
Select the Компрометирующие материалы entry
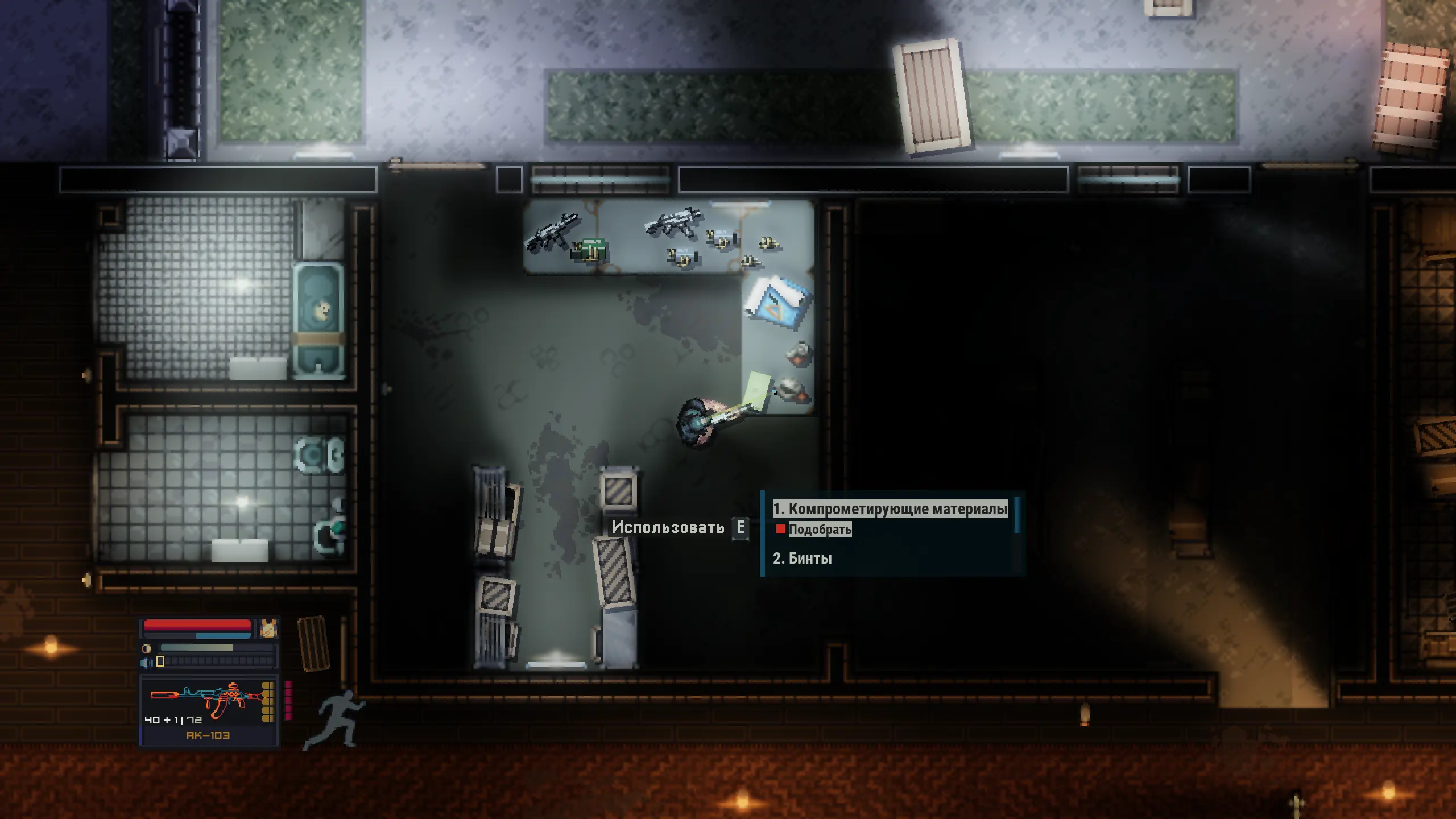[890, 508]
